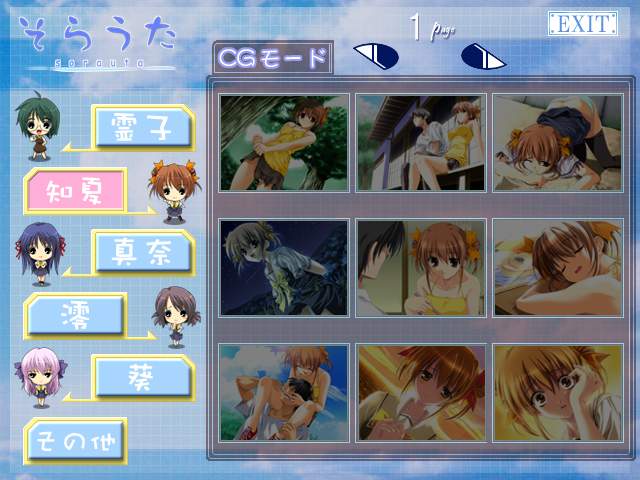This screenshot has height=480, width=640.
Task: View thumbnail of girl sleeping on desk
Action: tap(557, 268)
